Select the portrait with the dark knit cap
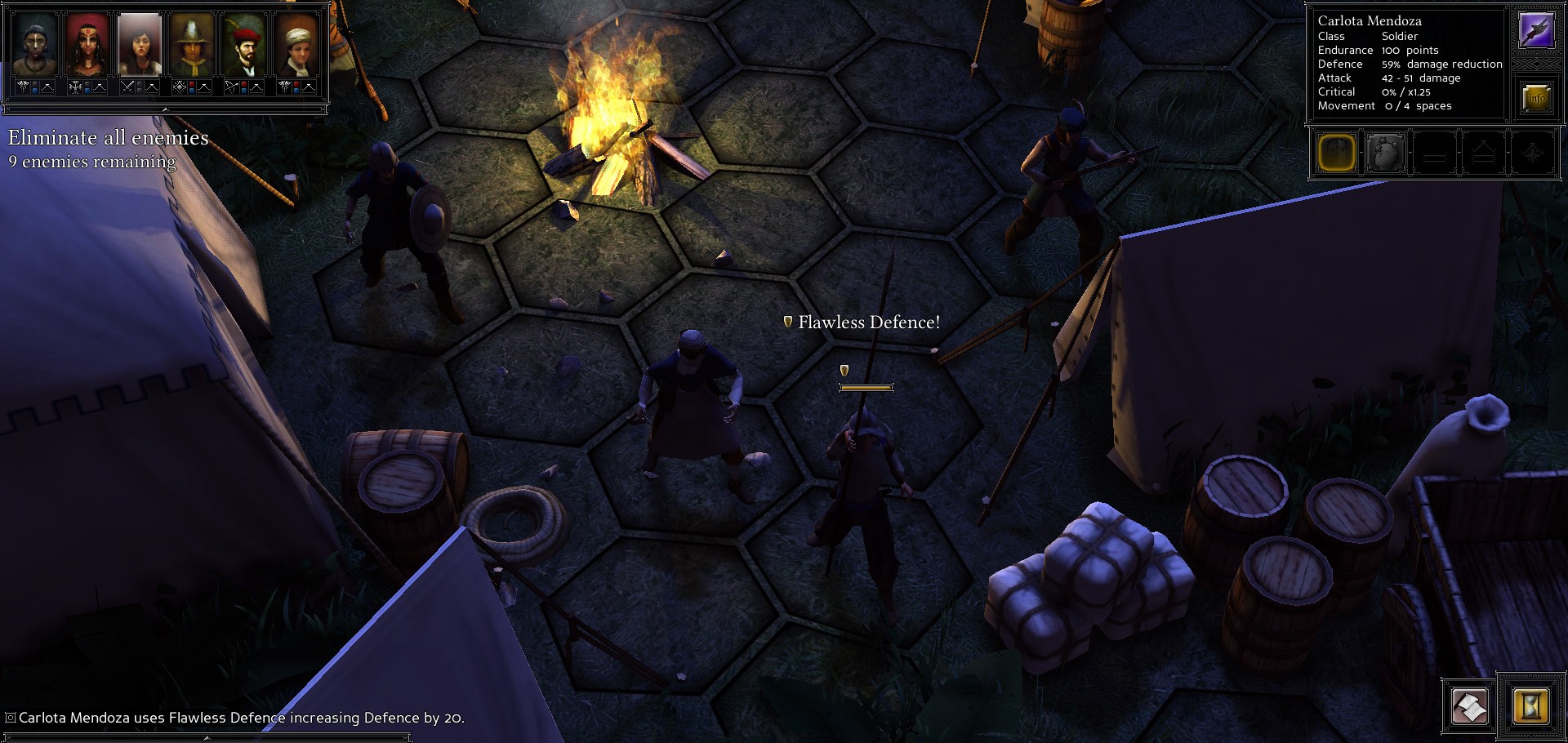 34,46
